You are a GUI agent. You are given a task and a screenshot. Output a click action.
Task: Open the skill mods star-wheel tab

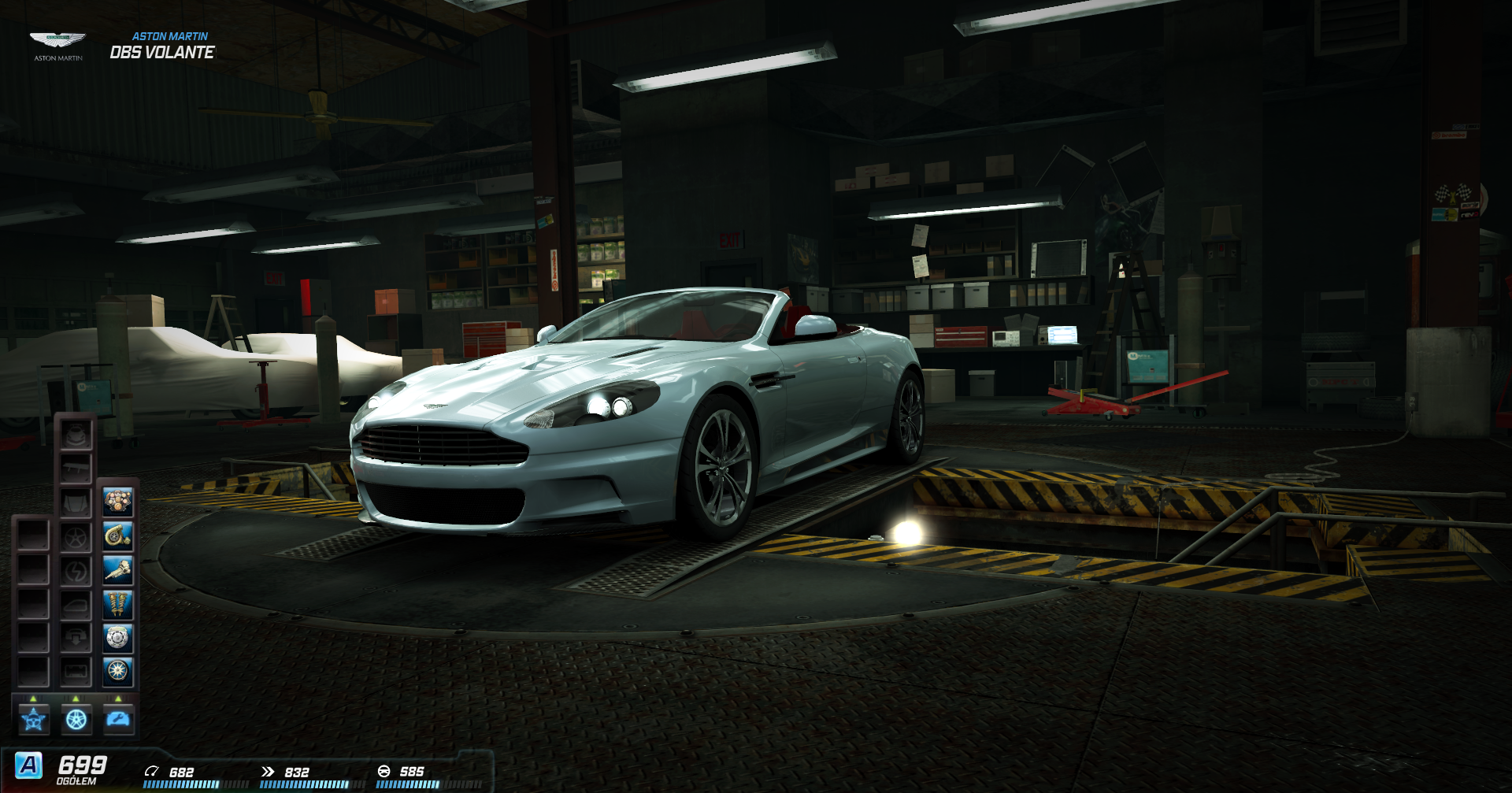tap(34, 719)
